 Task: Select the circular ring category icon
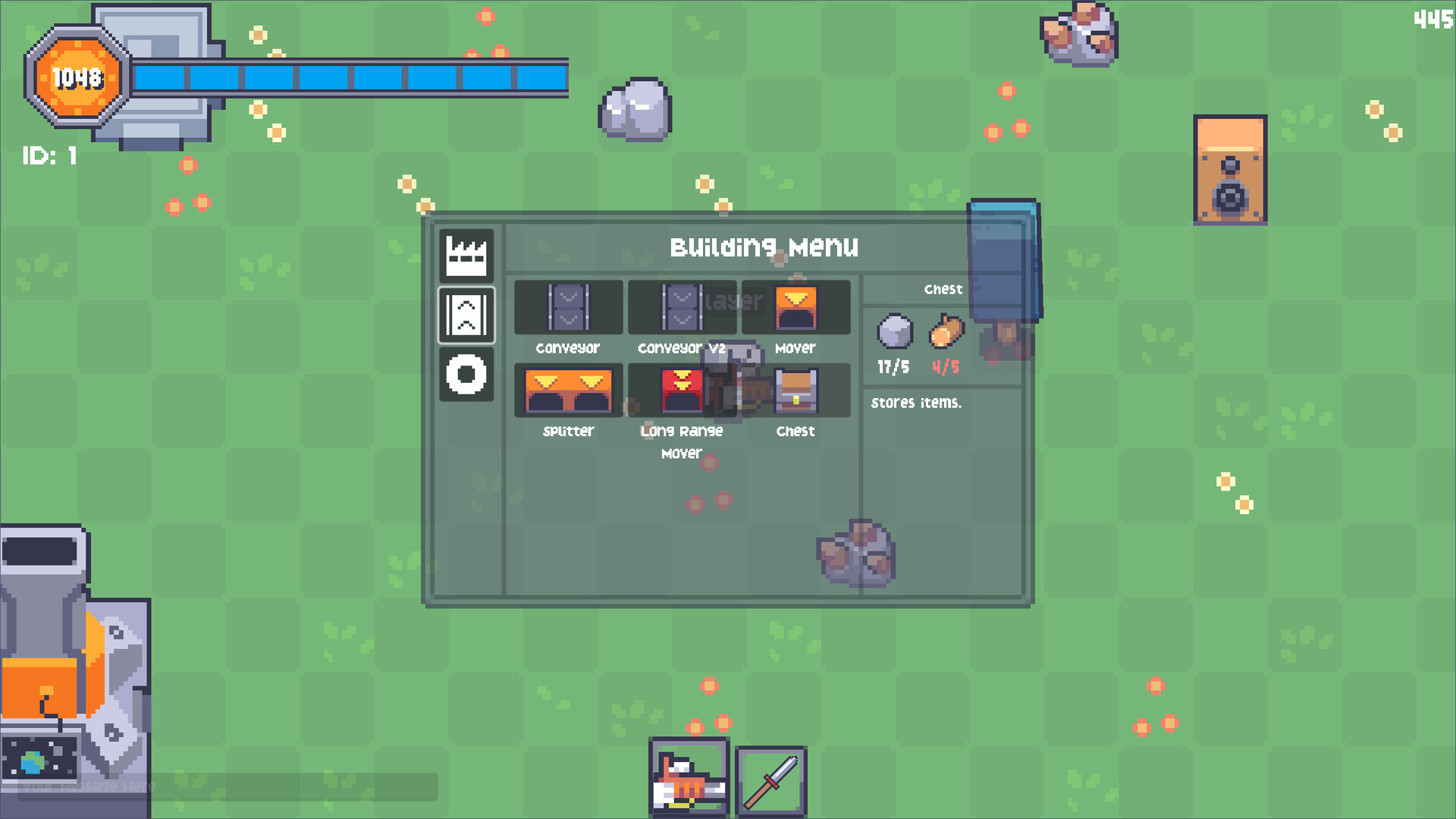[x=466, y=375]
